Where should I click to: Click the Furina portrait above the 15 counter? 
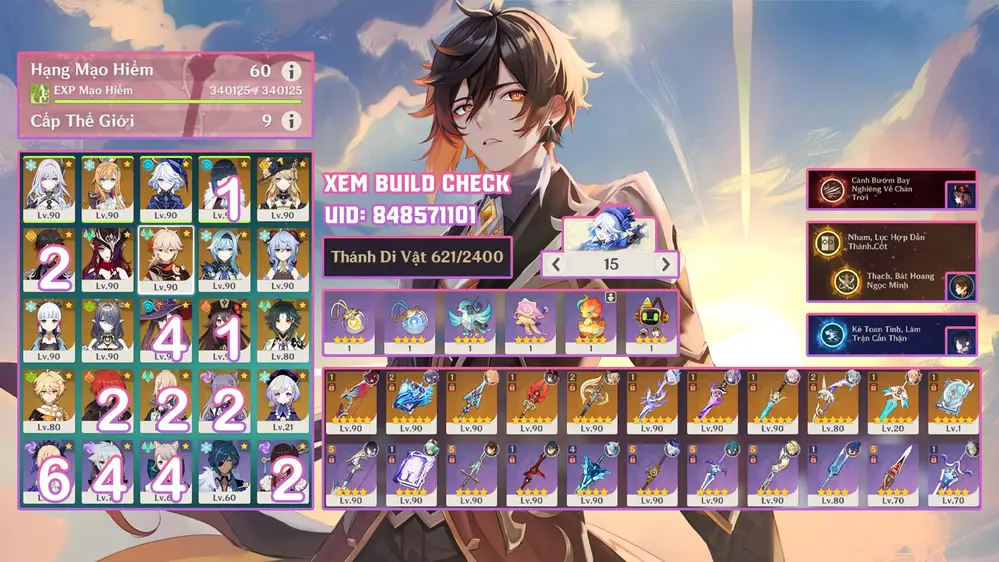(610, 233)
